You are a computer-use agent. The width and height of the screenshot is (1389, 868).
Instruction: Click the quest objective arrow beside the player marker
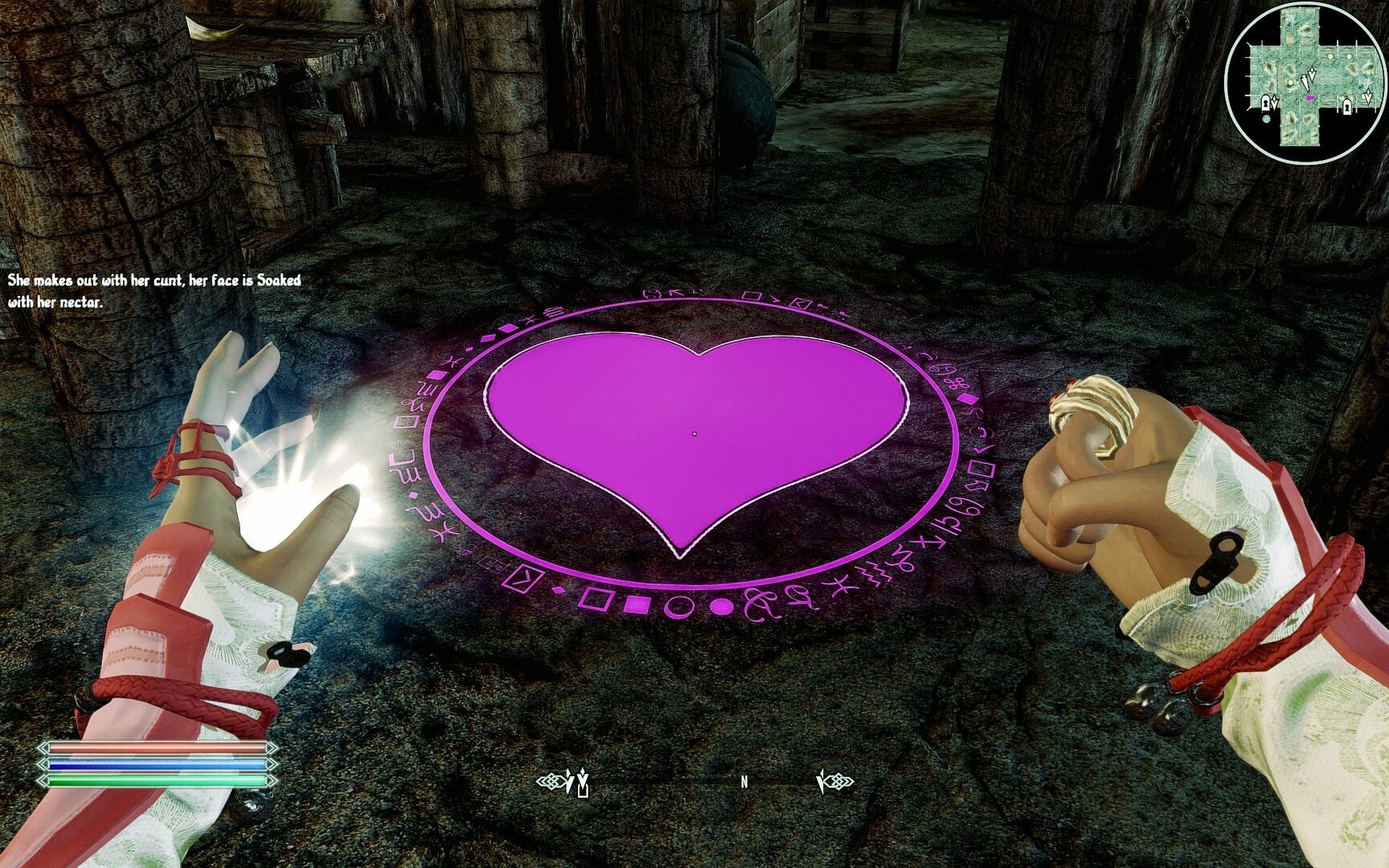coord(1312,73)
